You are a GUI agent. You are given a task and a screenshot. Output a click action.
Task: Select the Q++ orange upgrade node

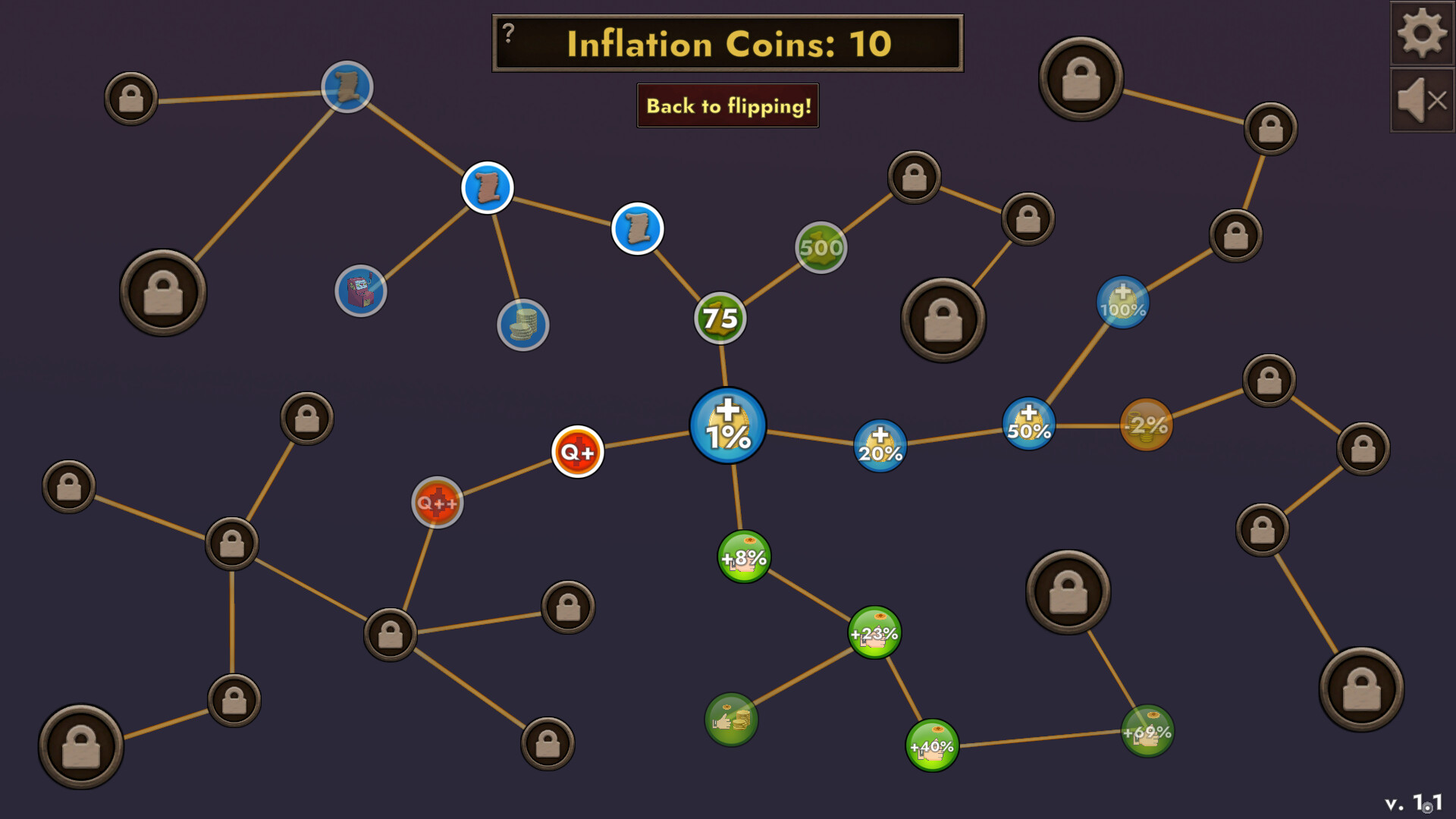pyautogui.click(x=438, y=500)
